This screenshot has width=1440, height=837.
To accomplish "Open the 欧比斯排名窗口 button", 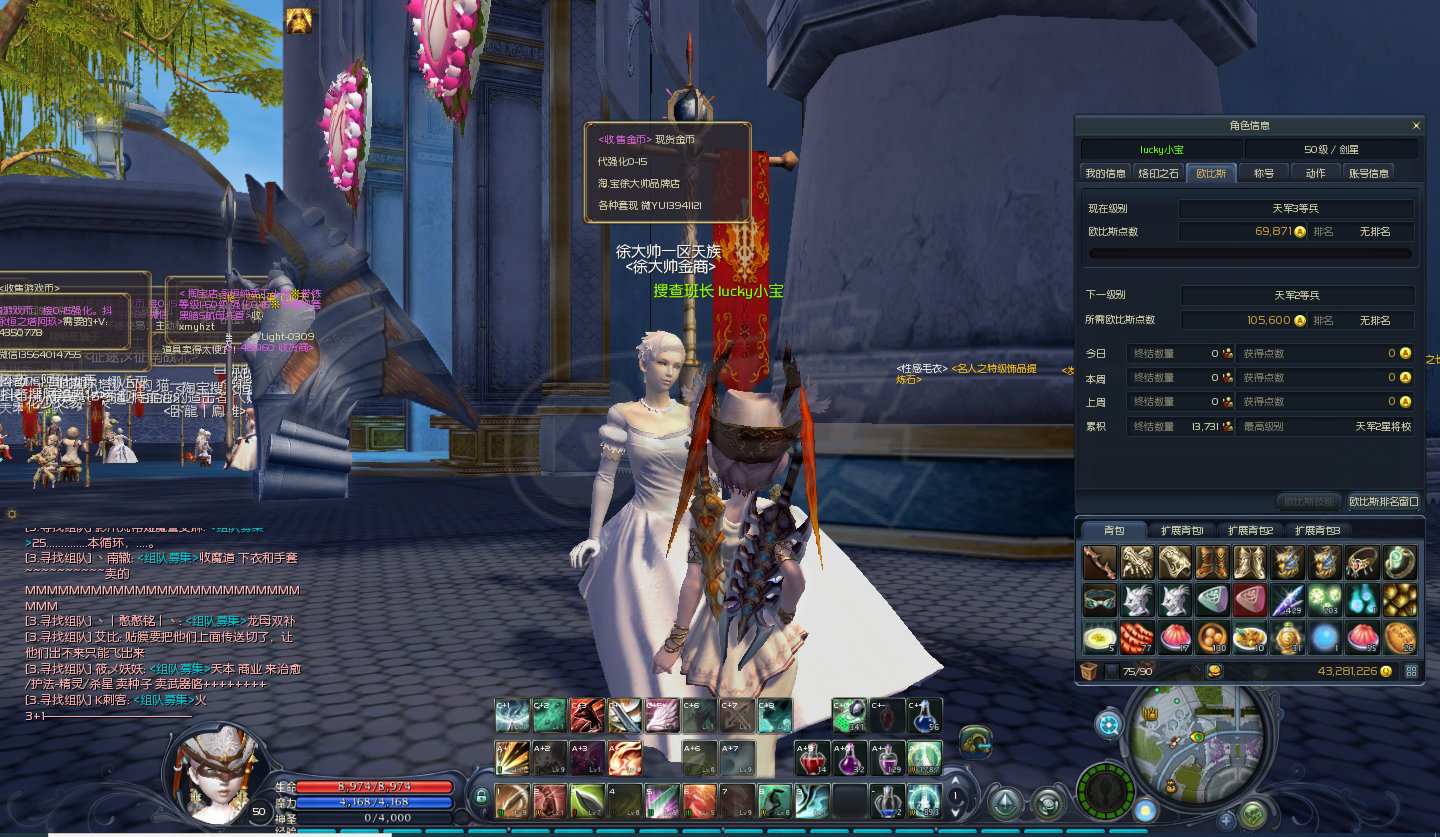I will point(1384,501).
